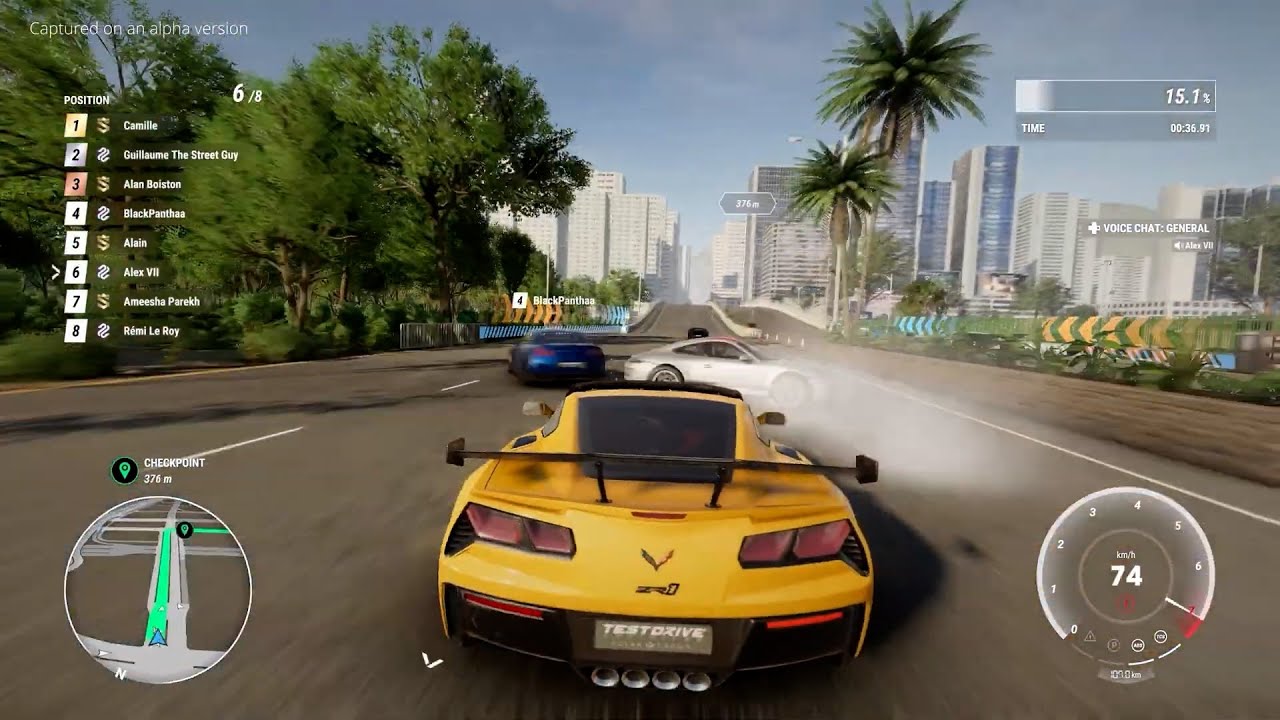Select the Alex VII position row
Viewport: 1280px width, 720px height.
click(x=140, y=272)
